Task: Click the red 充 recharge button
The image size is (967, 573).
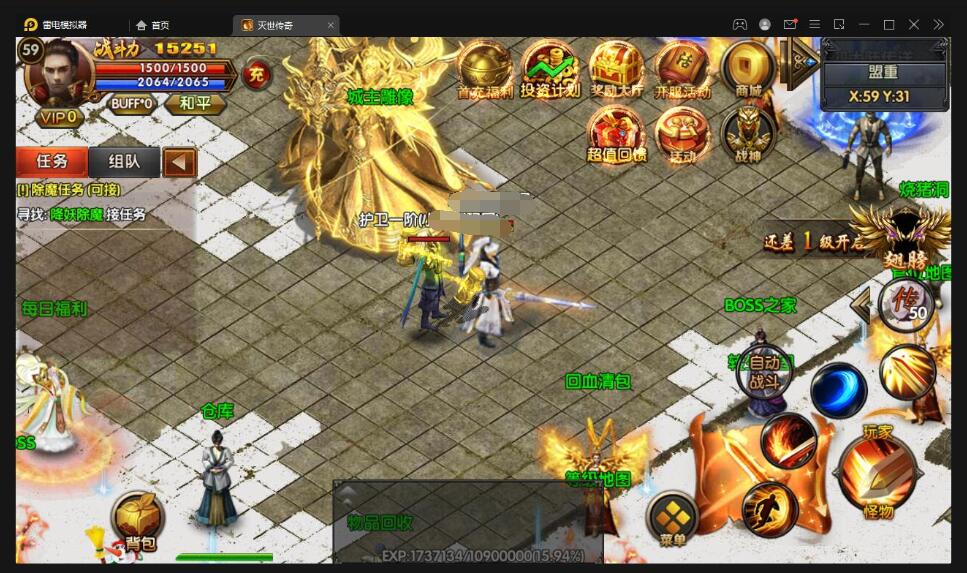Action: coord(257,75)
